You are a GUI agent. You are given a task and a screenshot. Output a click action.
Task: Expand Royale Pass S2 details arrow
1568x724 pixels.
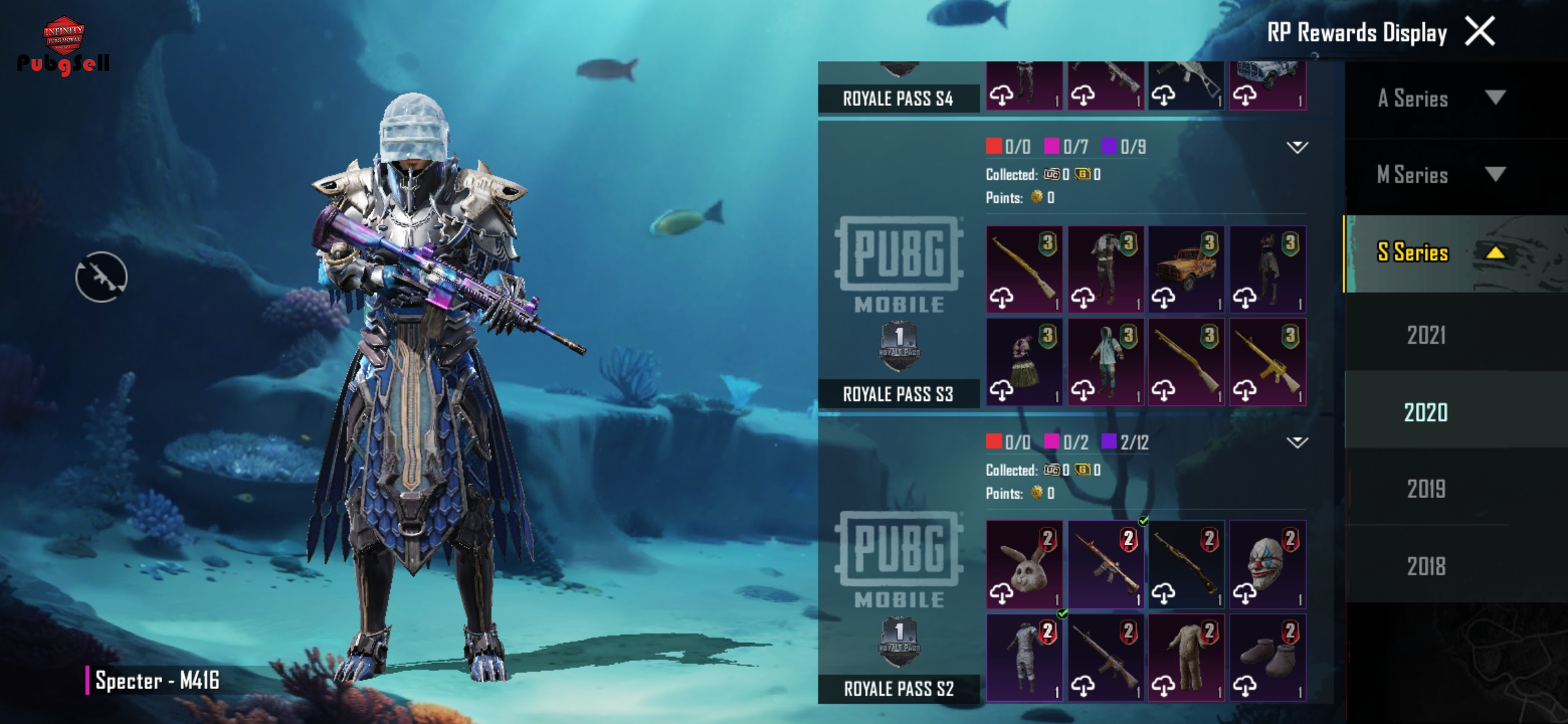[1297, 442]
